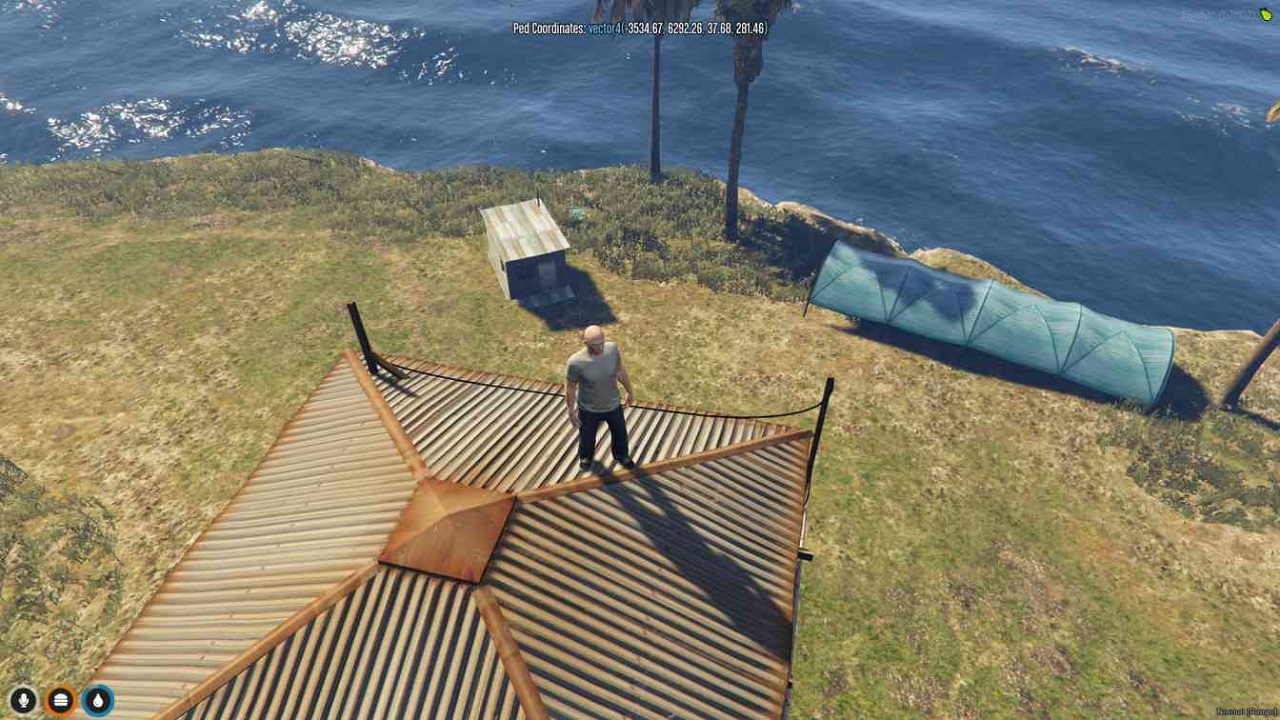Click the hunger burger status icon

point(61,701)
